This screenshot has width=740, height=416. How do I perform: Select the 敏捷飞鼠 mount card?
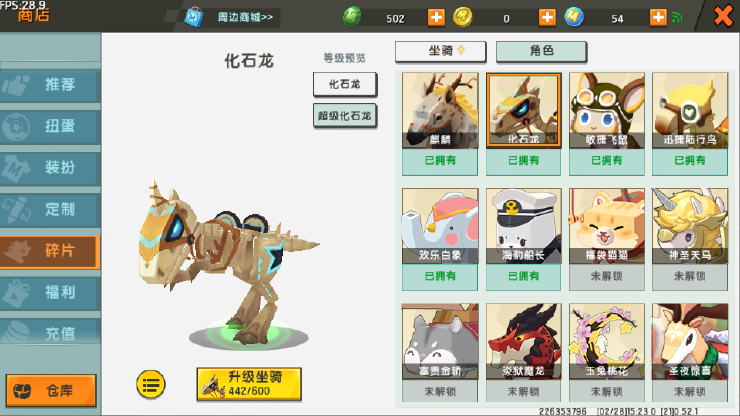point(606,120)
